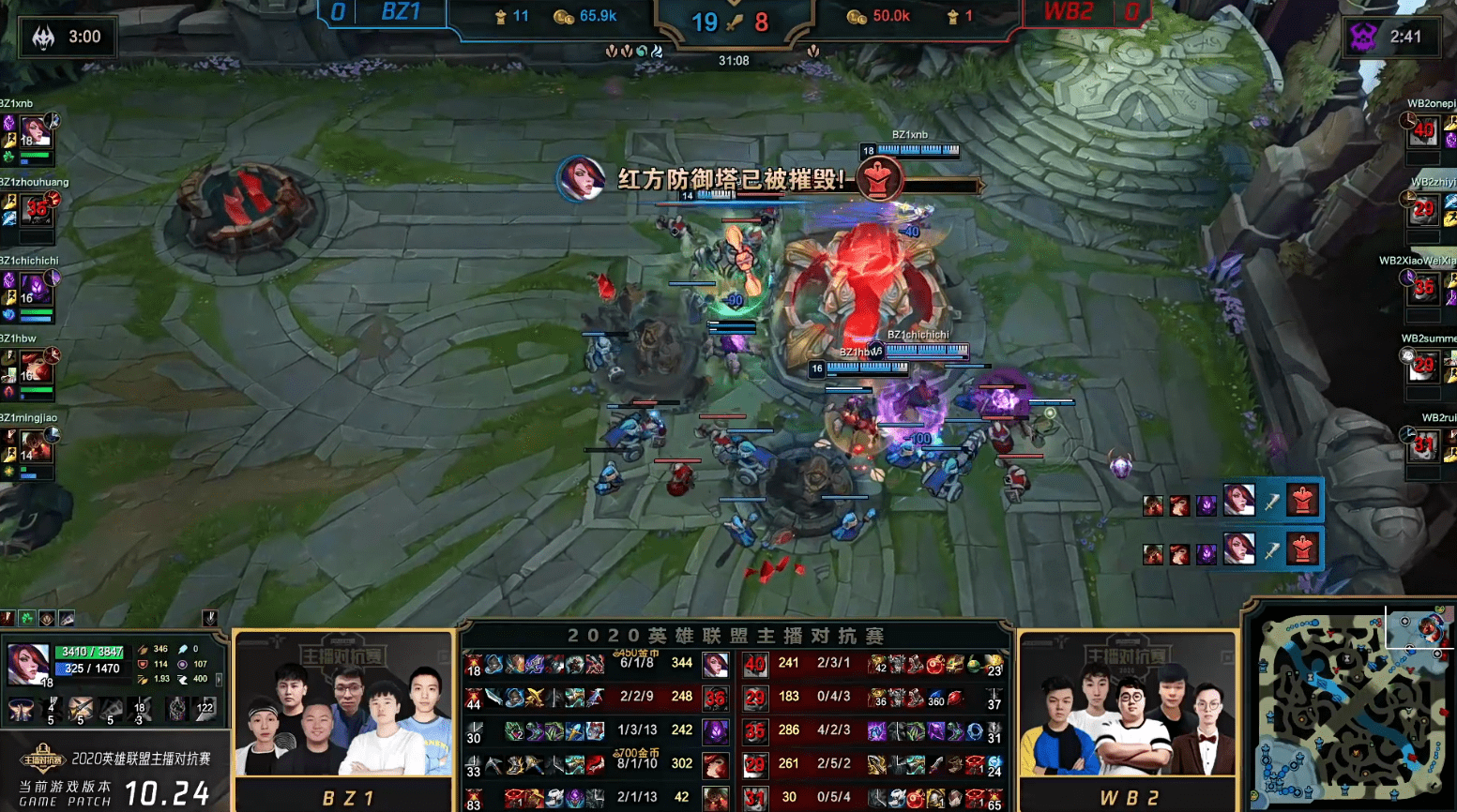Viewport: 1457px width, 812px height.
Task: Select Fiora's portrait in the champion panel
Action: pos(28,663)
